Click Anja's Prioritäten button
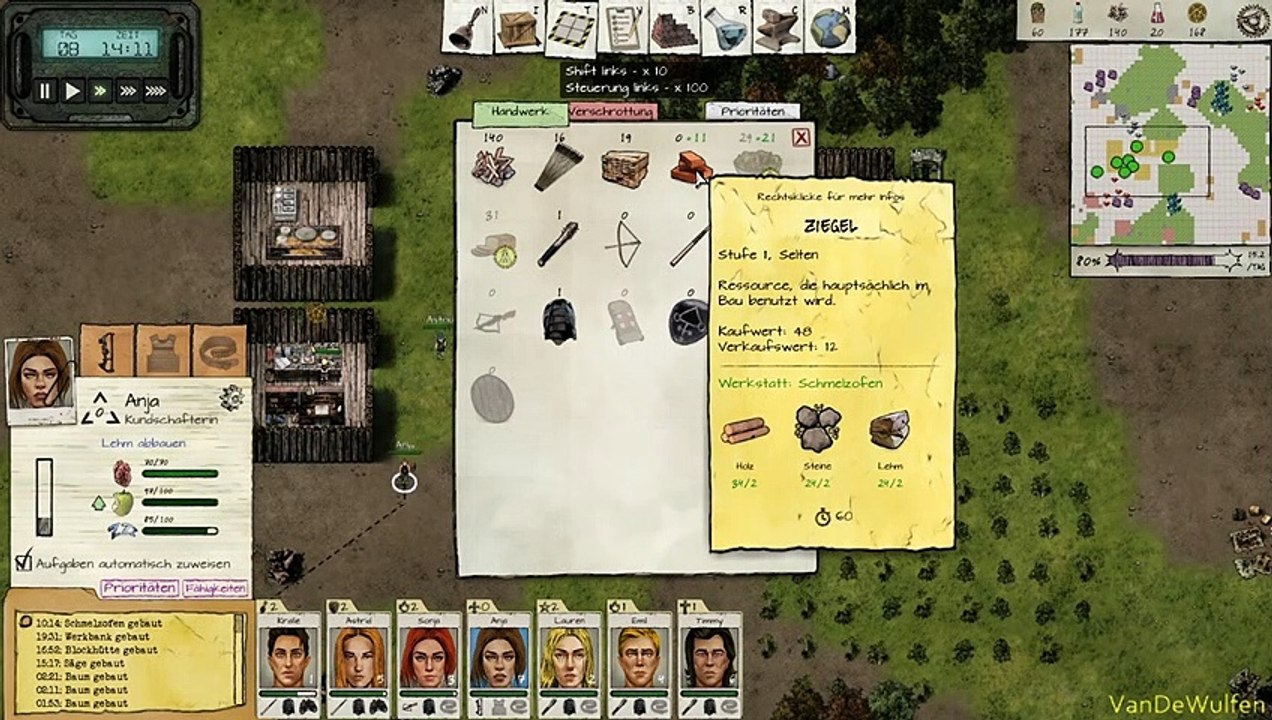Image resolution: width=1272 pixels, height=720 pixels. [139, 587]
